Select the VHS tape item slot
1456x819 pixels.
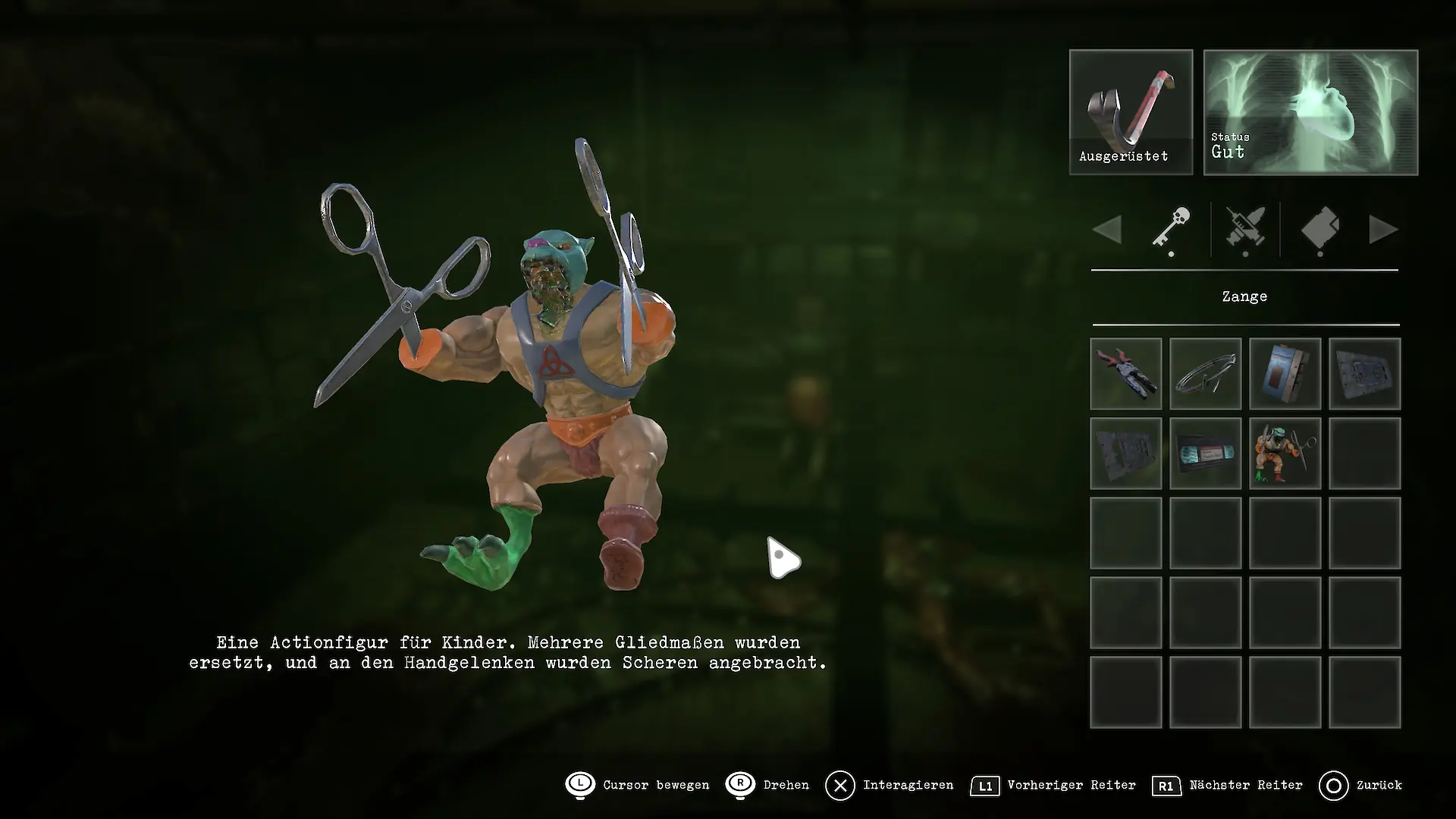tap(1206, 453)
